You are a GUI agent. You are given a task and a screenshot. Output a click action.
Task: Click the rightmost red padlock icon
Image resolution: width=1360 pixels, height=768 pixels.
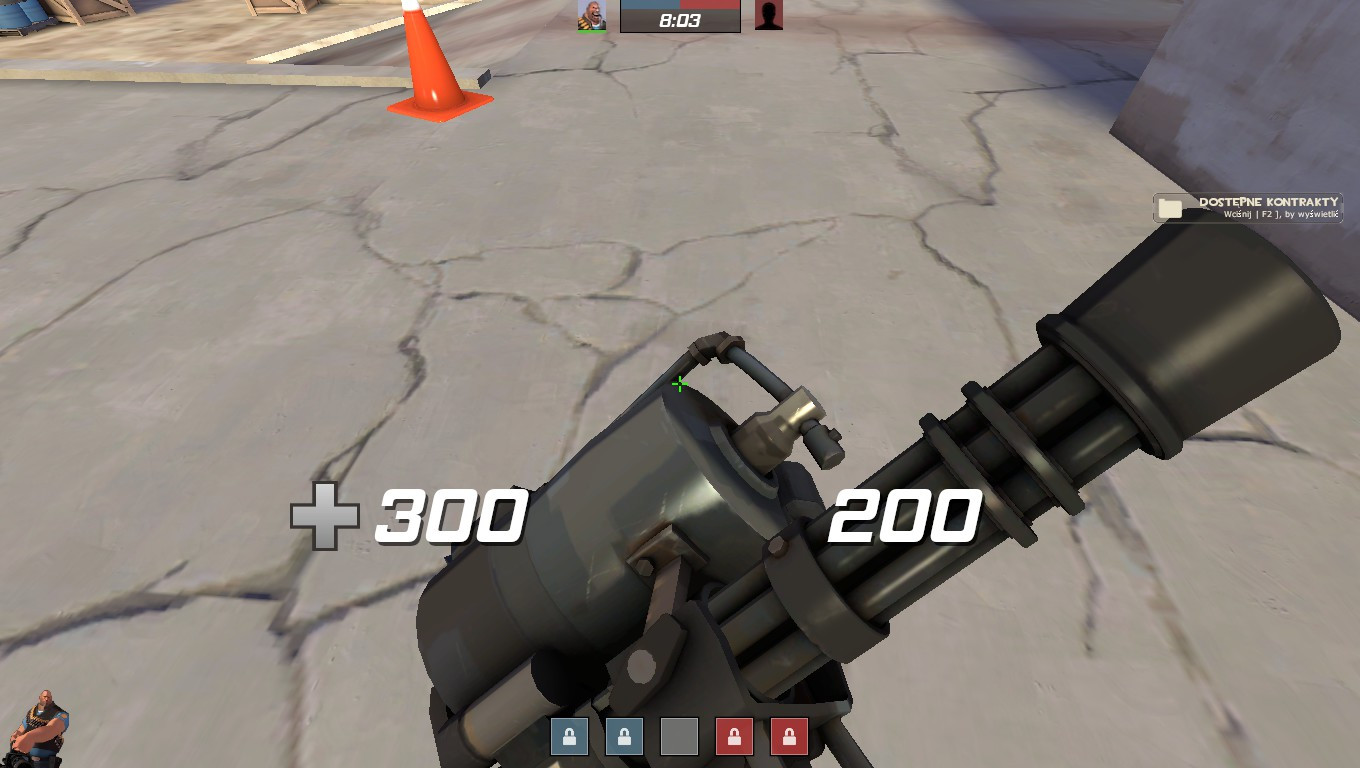point(790,737)
